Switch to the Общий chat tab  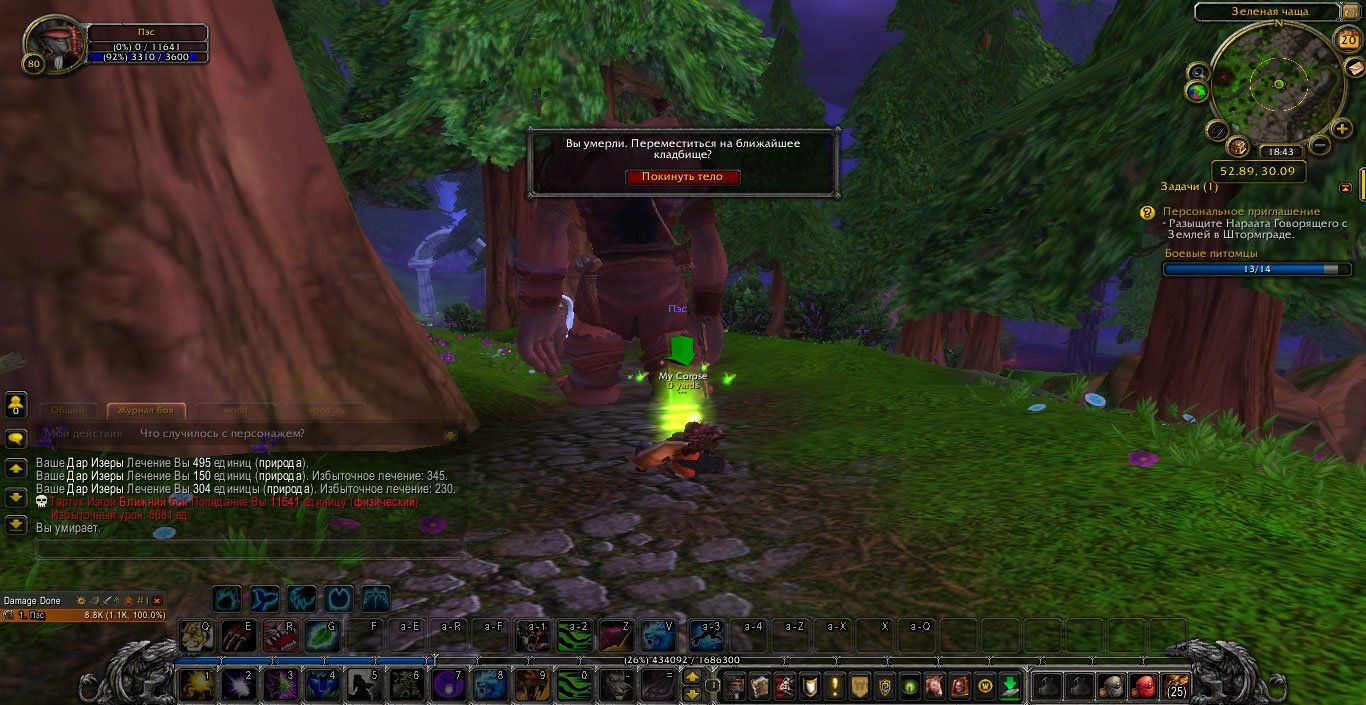(68, 410)
